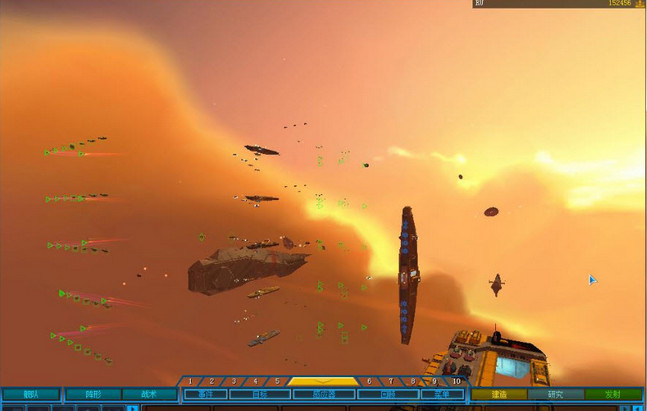Open the 研究 research manager
Viewport: 647px width, 411px height.
click(x=555, y=395)
